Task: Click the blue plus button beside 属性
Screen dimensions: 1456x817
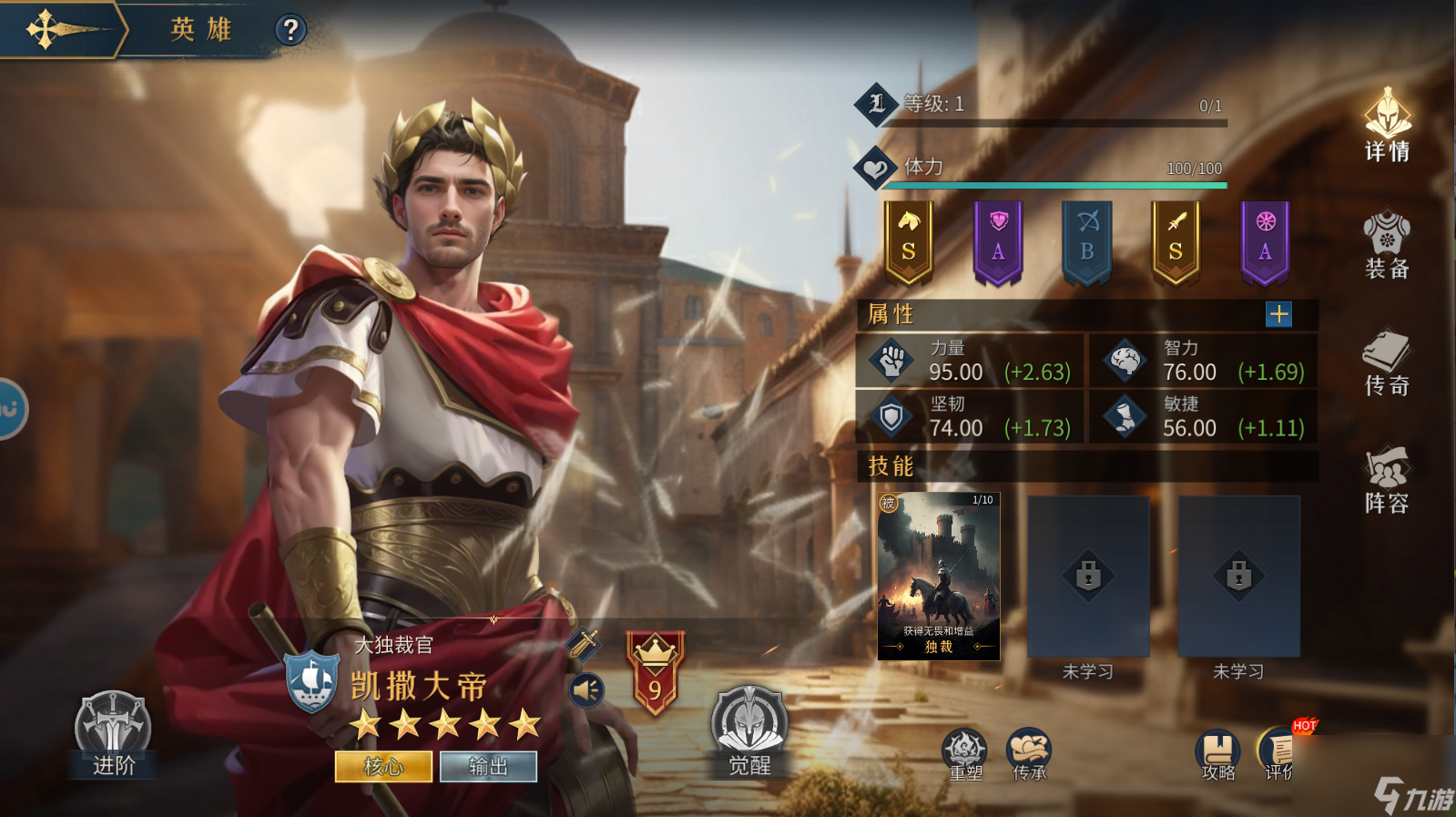Action: pos(1278,314)
